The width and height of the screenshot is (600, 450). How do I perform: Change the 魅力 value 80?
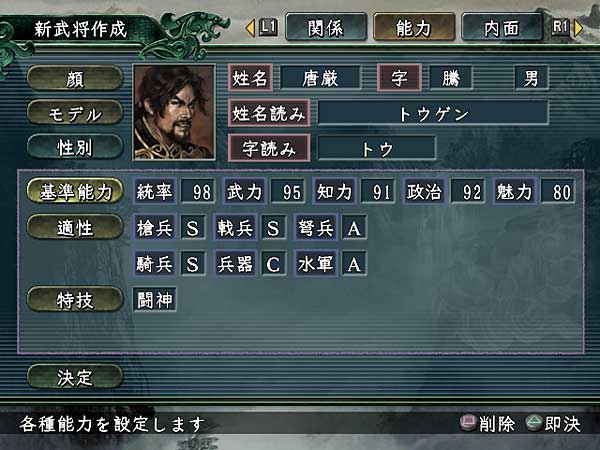point(558,192)
